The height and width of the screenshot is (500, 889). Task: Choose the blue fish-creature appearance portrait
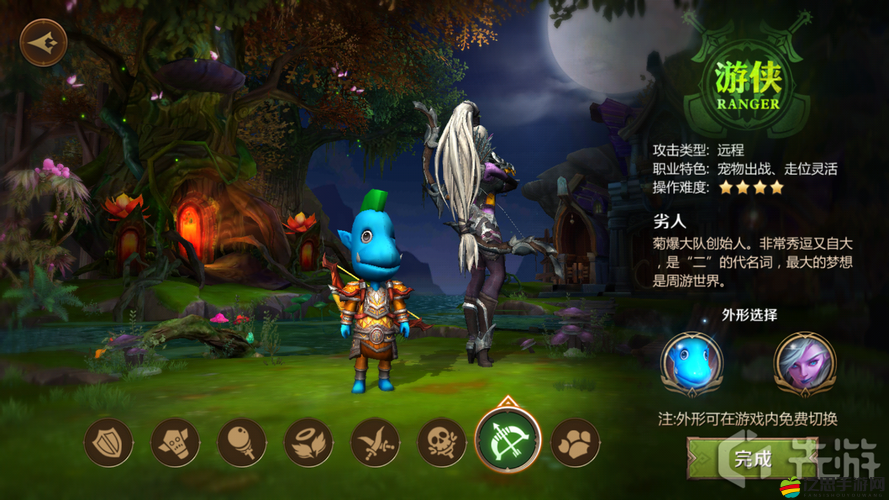[x=691, y=364]
